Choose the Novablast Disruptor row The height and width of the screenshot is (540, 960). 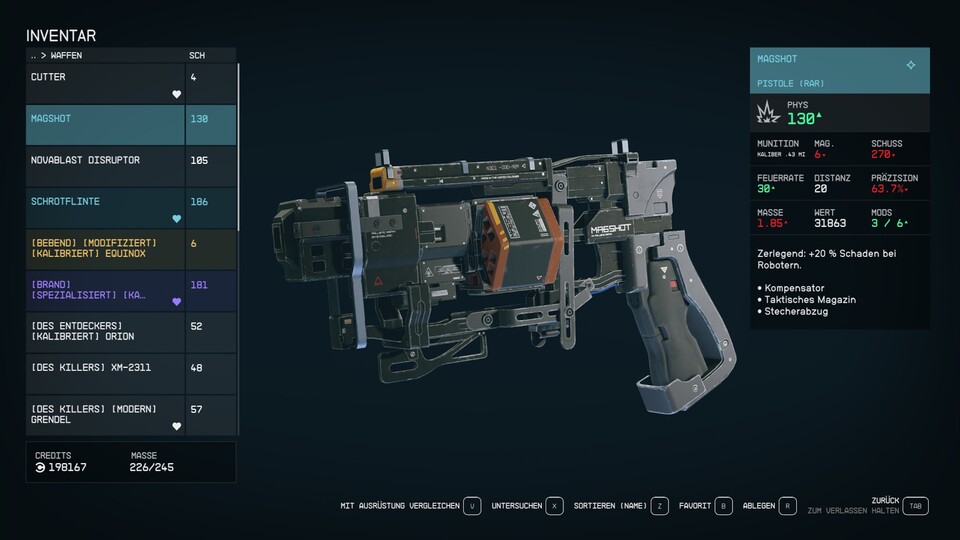pyautogui.click(x=105, y=166)
